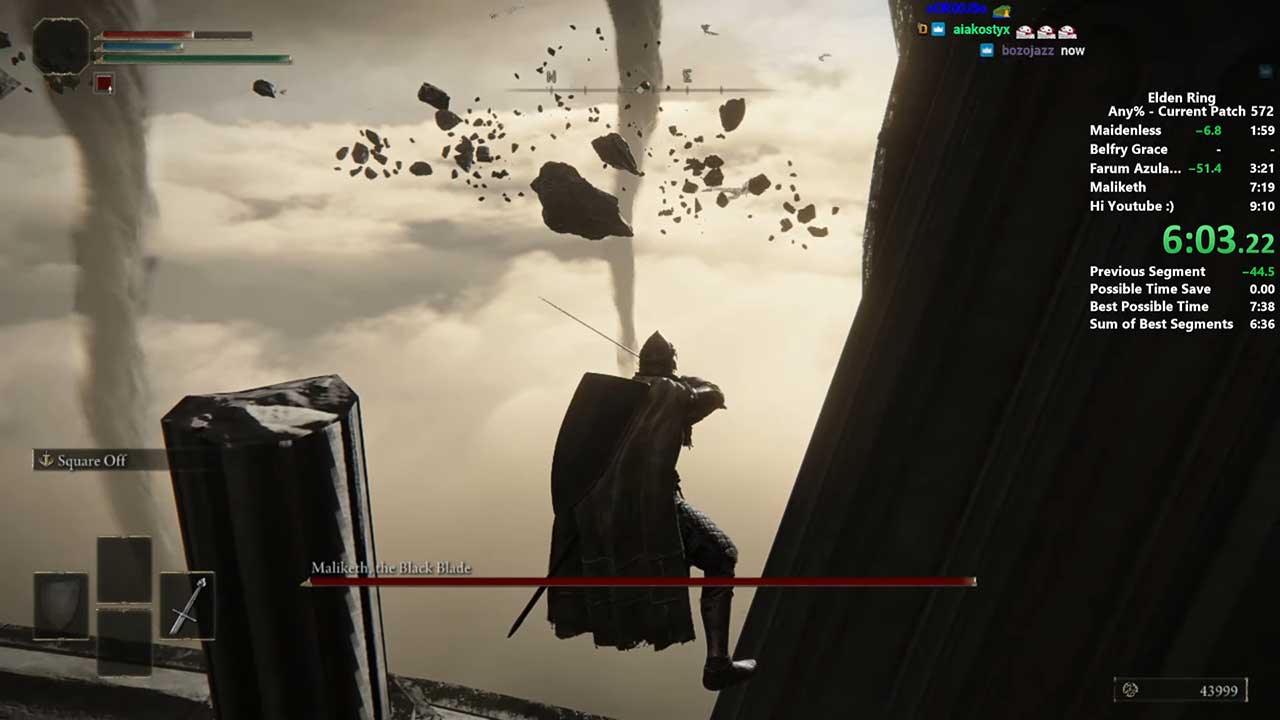Screen dimensions: 1280x720
Task: Select the left-hand shield equipment slot
Action: (61, 605)
